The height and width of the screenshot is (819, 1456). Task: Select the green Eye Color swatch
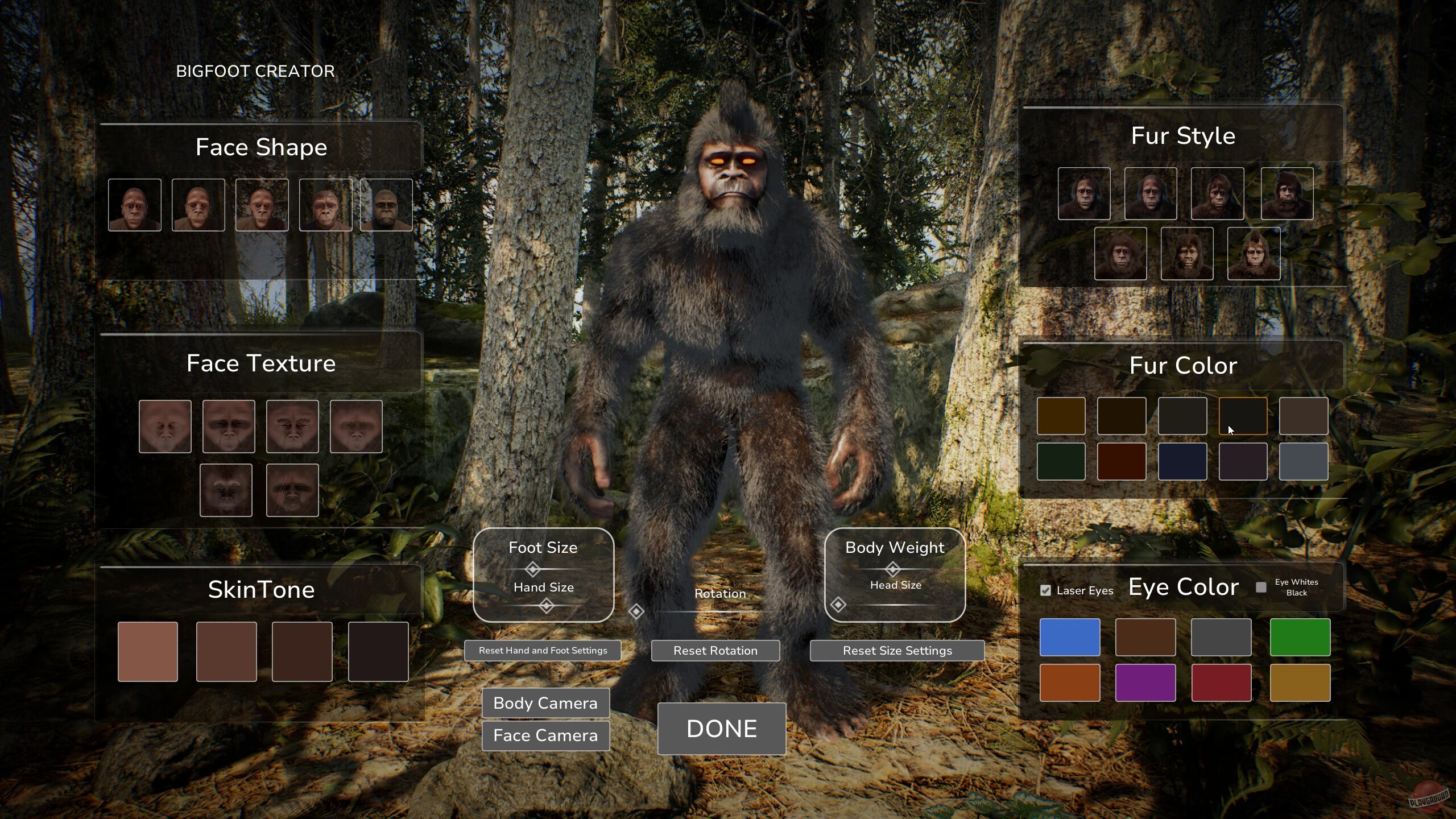(x=1300, y=637)
